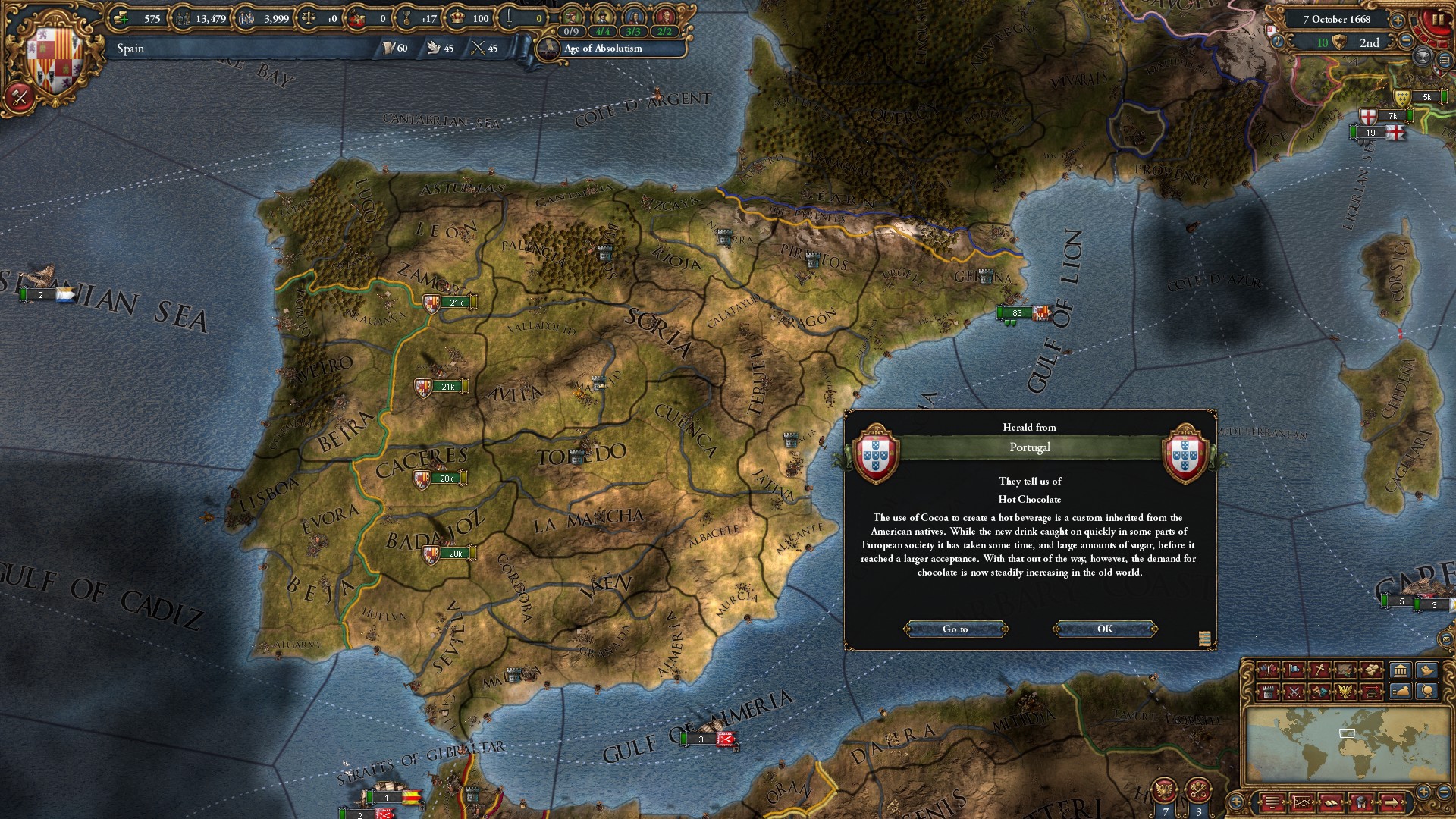Click a region on the minimap

[1346, 732]
